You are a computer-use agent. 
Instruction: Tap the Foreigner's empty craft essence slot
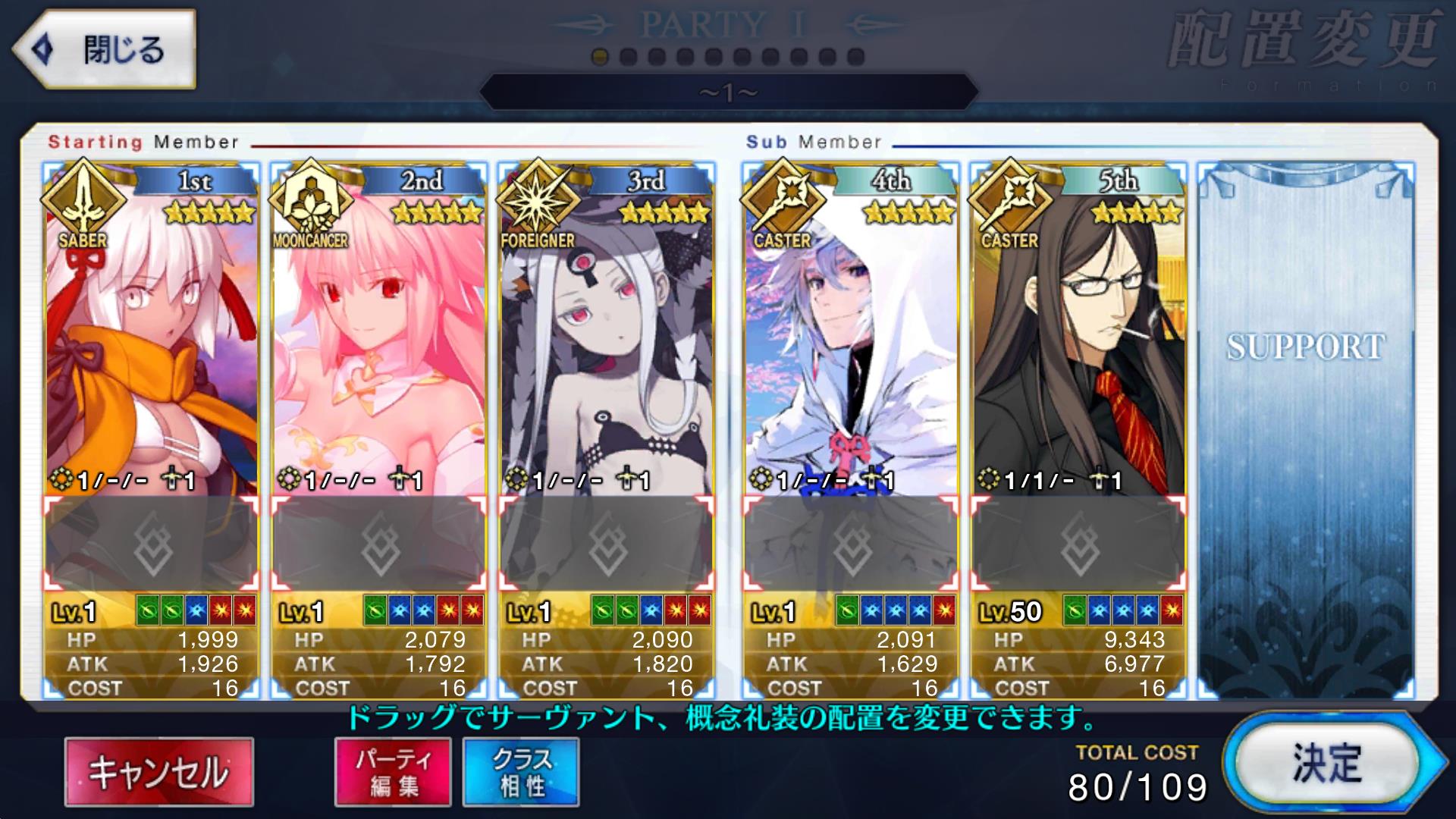coord(606,543)
